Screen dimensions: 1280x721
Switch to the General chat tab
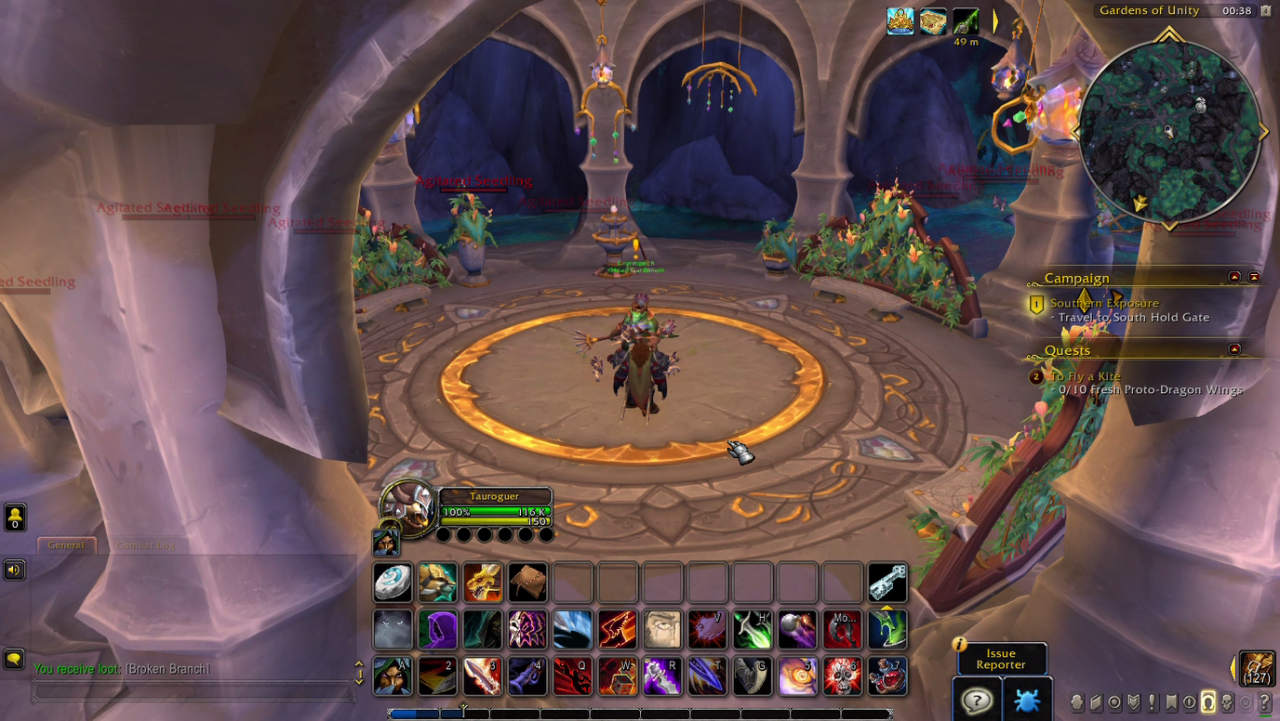67,545
